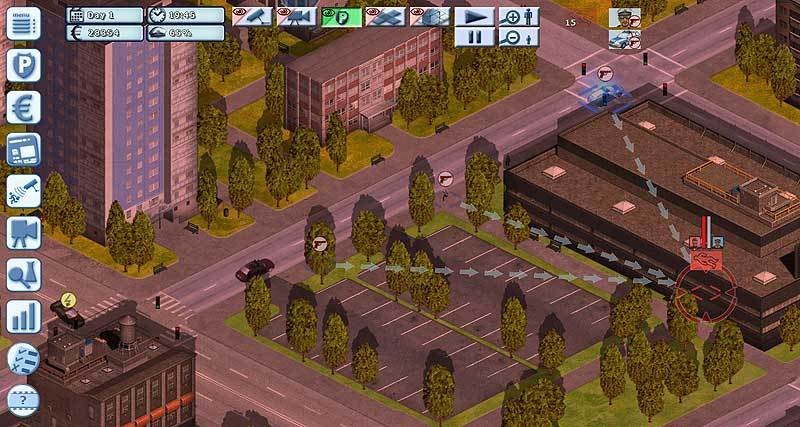800x427 pixels.
Task: Open the euro finances panel
Action: [22, 108]
